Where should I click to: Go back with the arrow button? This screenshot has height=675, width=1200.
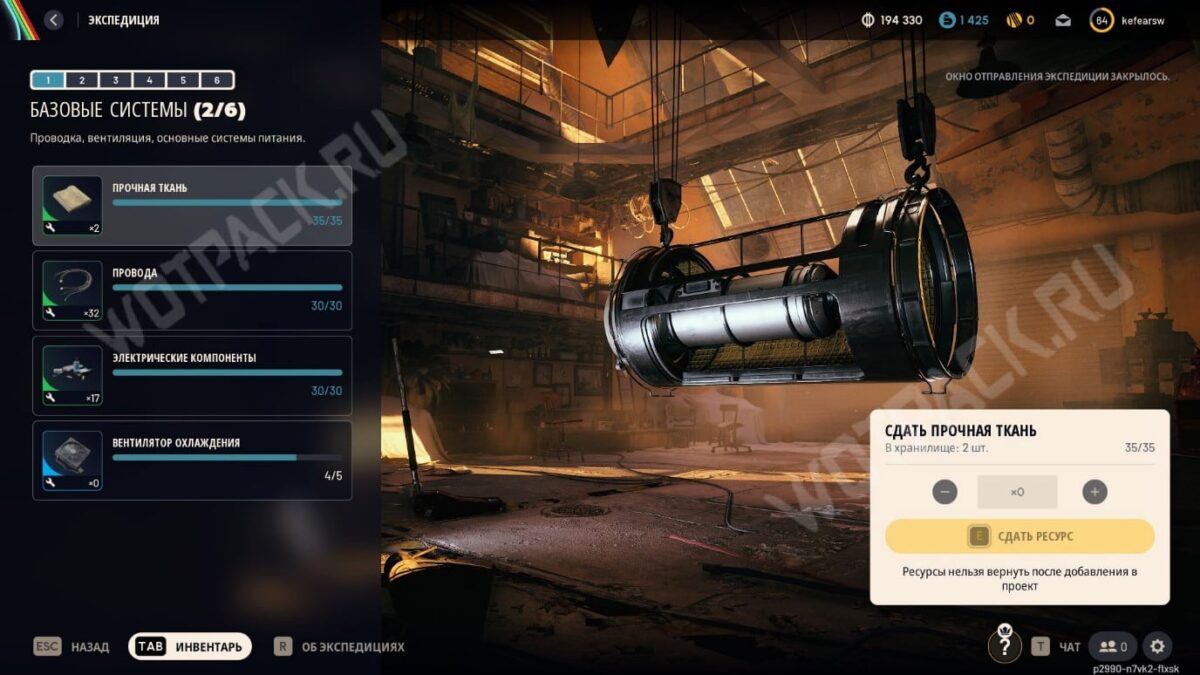[x=54, y=20]
